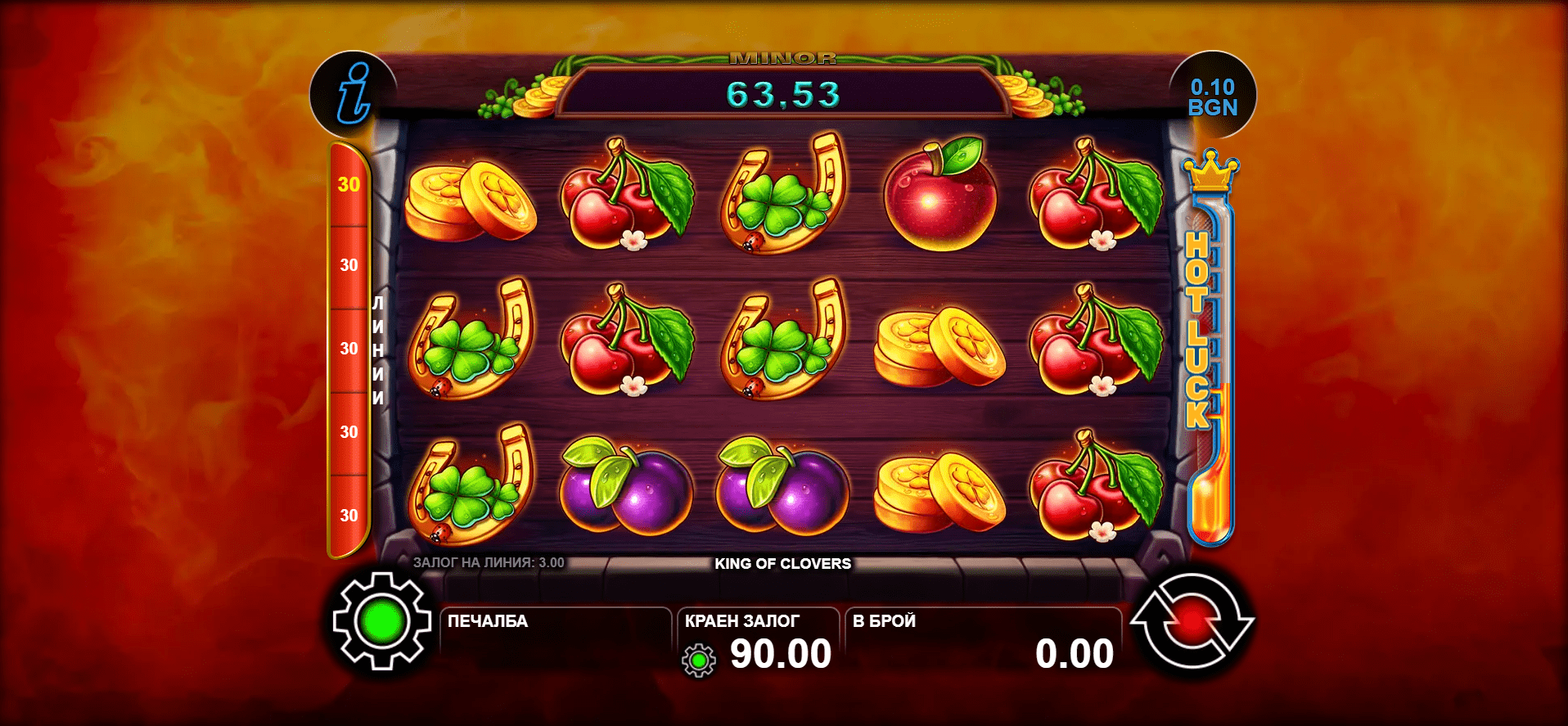Change the 0.10 BGN denomination

[1212, 97]
